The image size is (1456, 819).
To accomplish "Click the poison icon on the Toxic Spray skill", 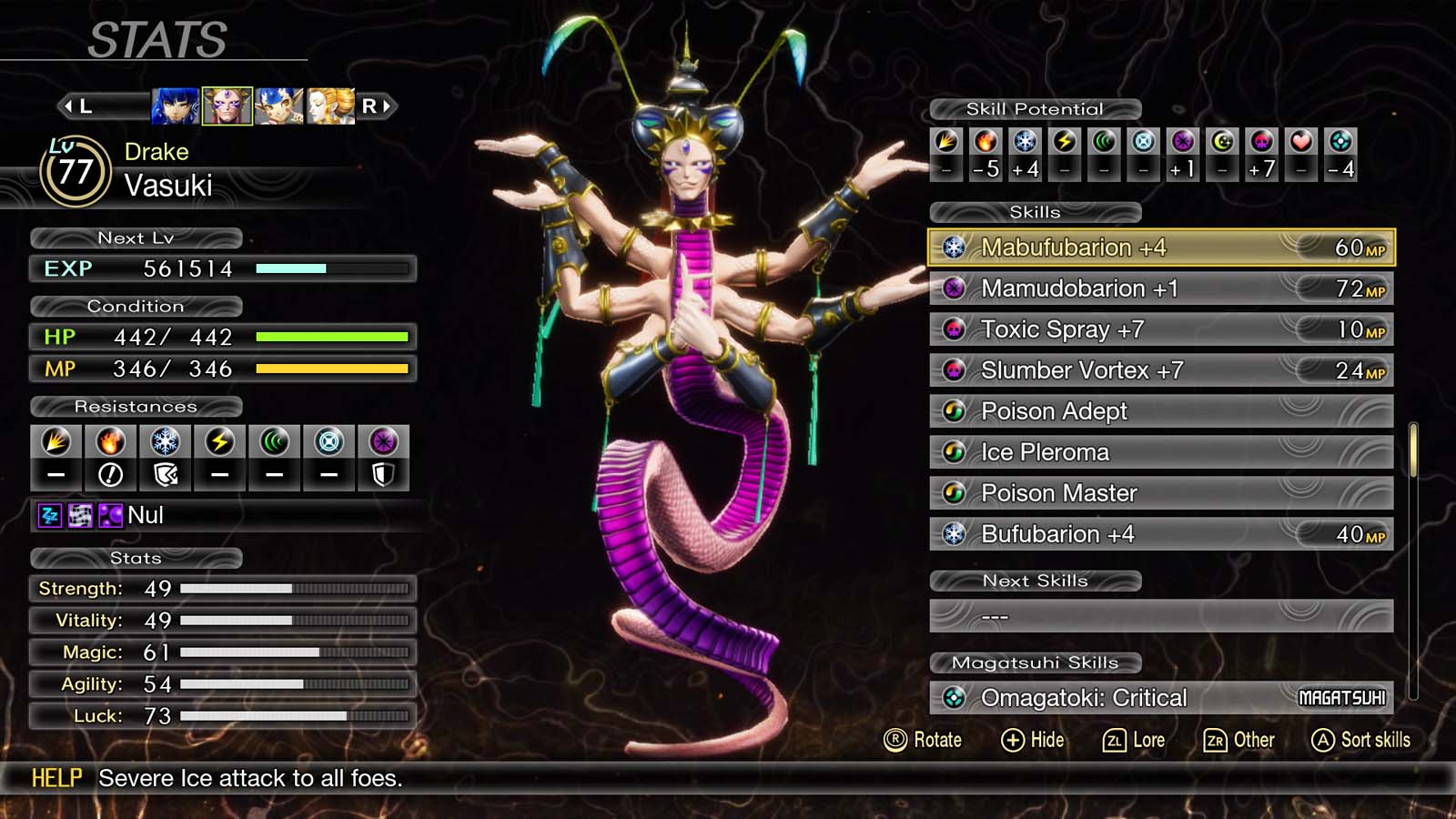I will click(954, 329).
